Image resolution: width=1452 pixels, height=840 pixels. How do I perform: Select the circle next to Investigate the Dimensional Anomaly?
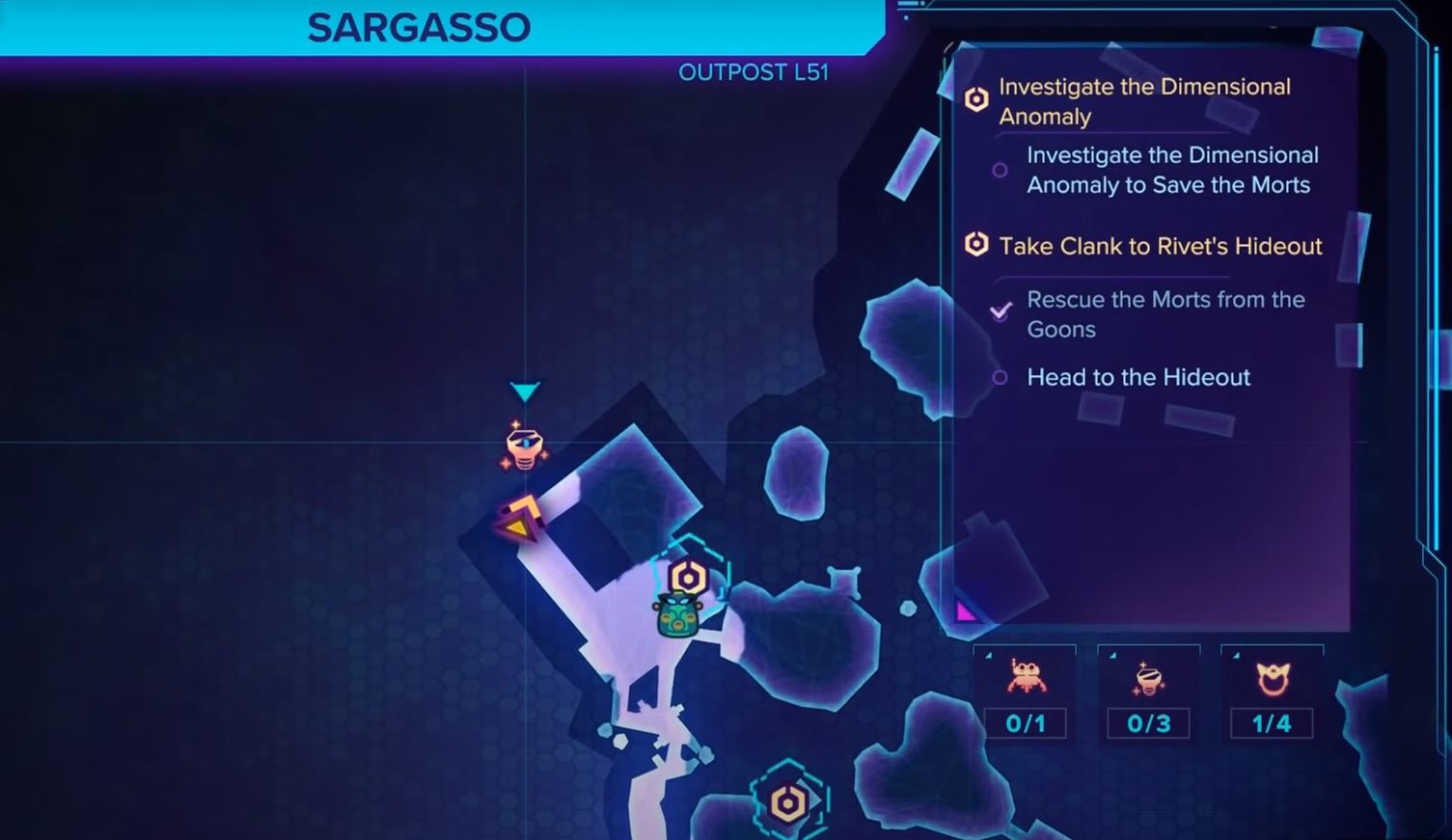[x=1000, y=170]
